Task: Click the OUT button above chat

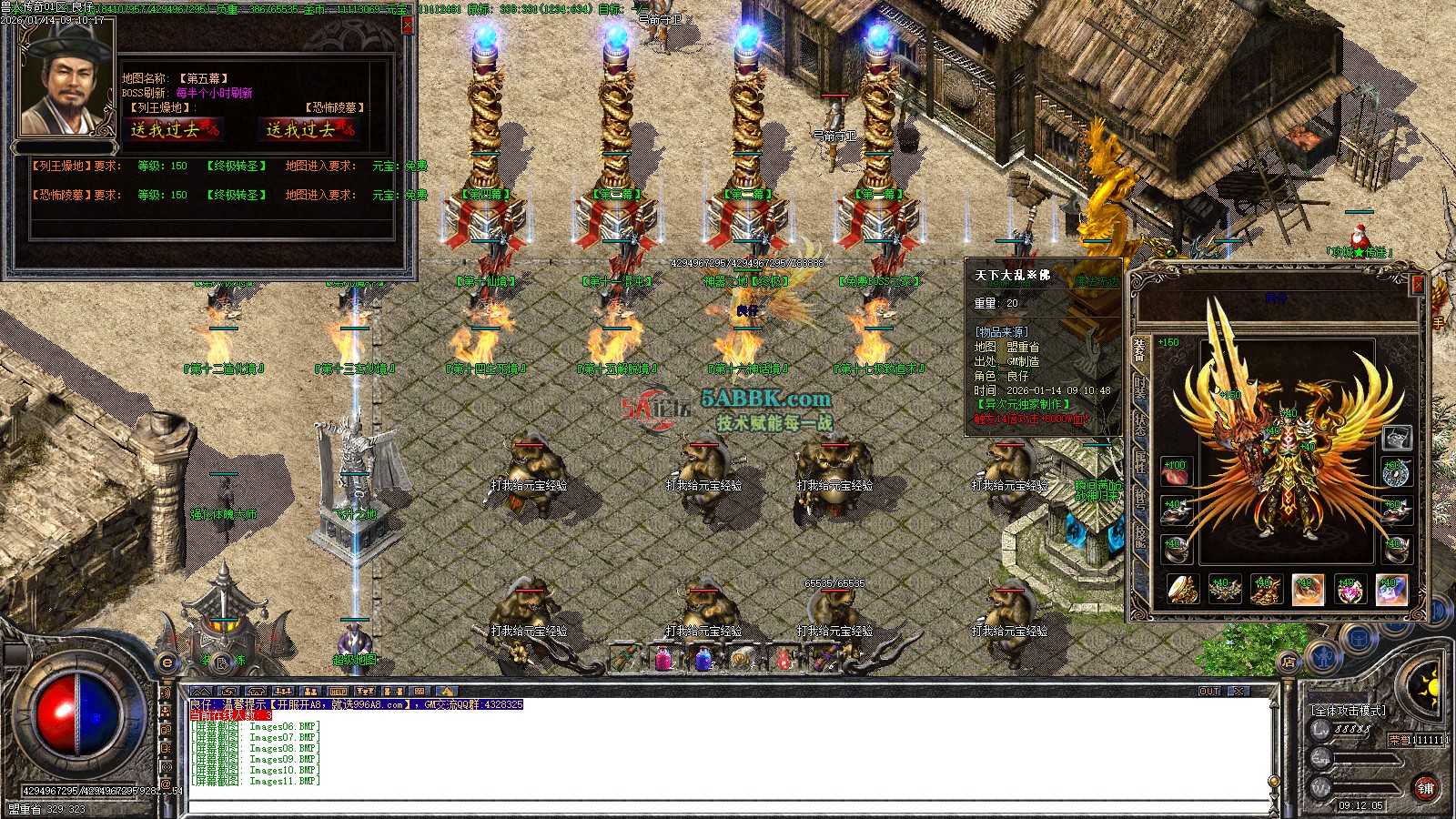Action: (1208, 692)
